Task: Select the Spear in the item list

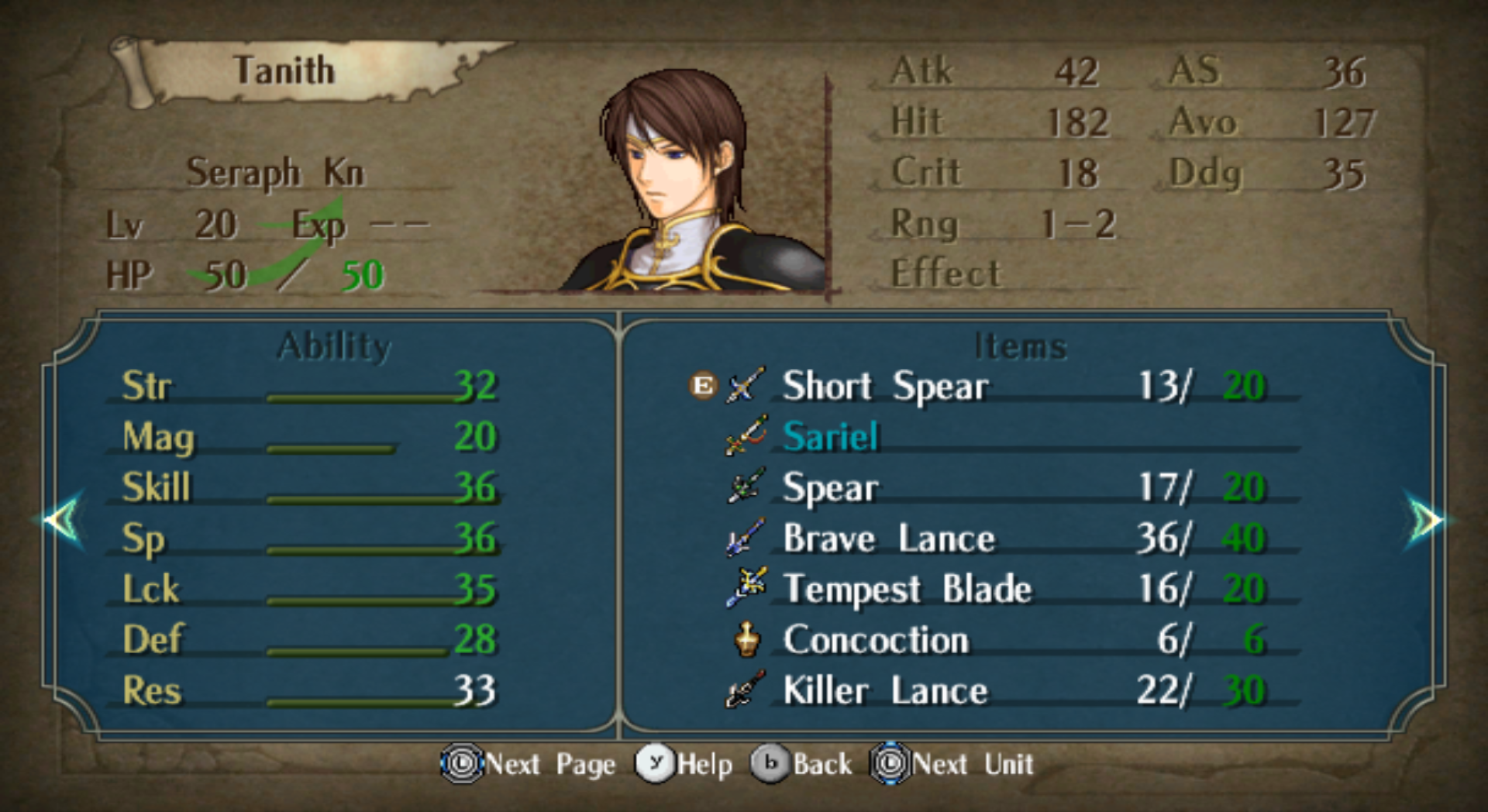Action: point(830,488)
